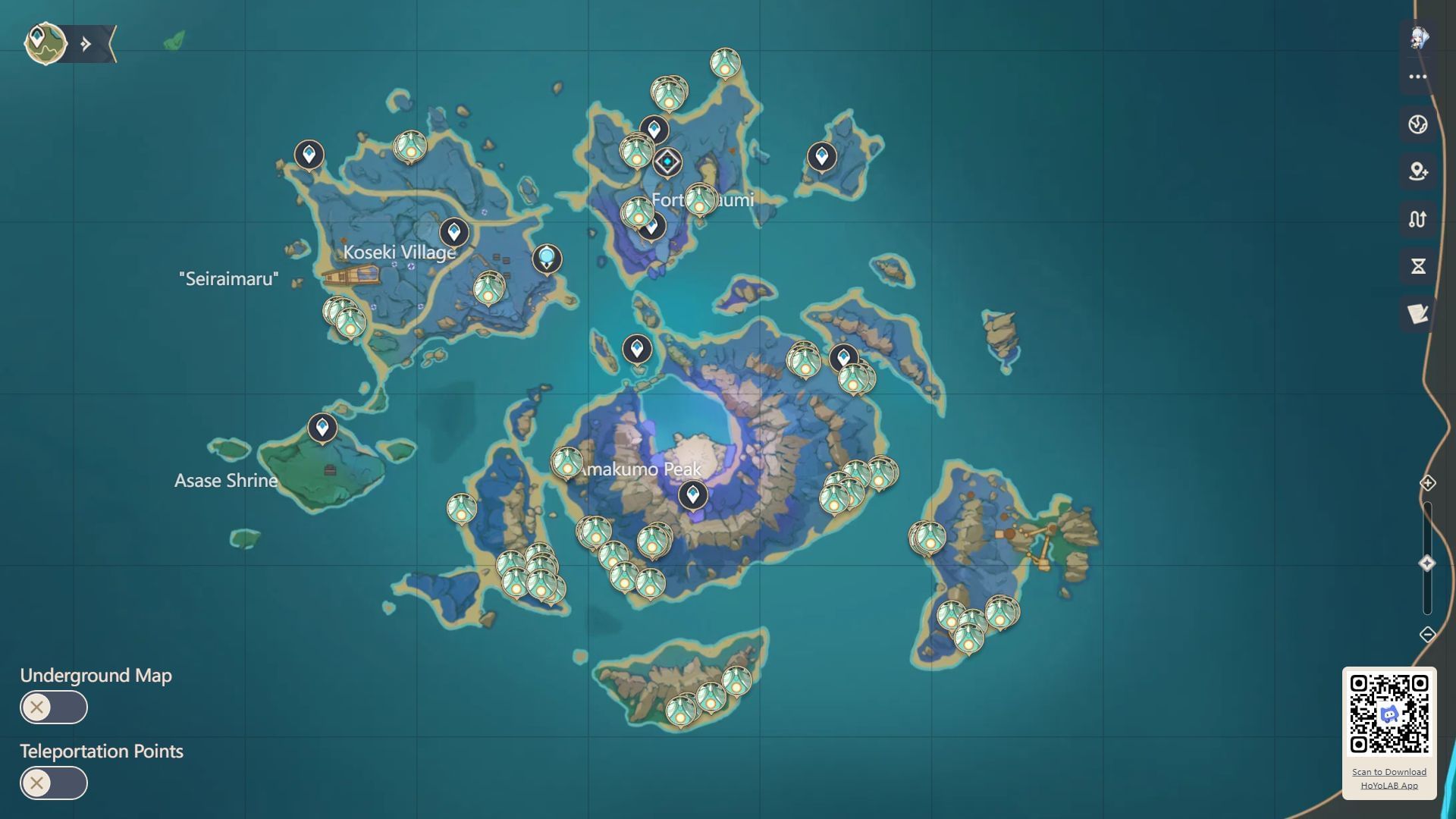
Task: Enable the Teleportation Points toggle
Action: point(53,783)
